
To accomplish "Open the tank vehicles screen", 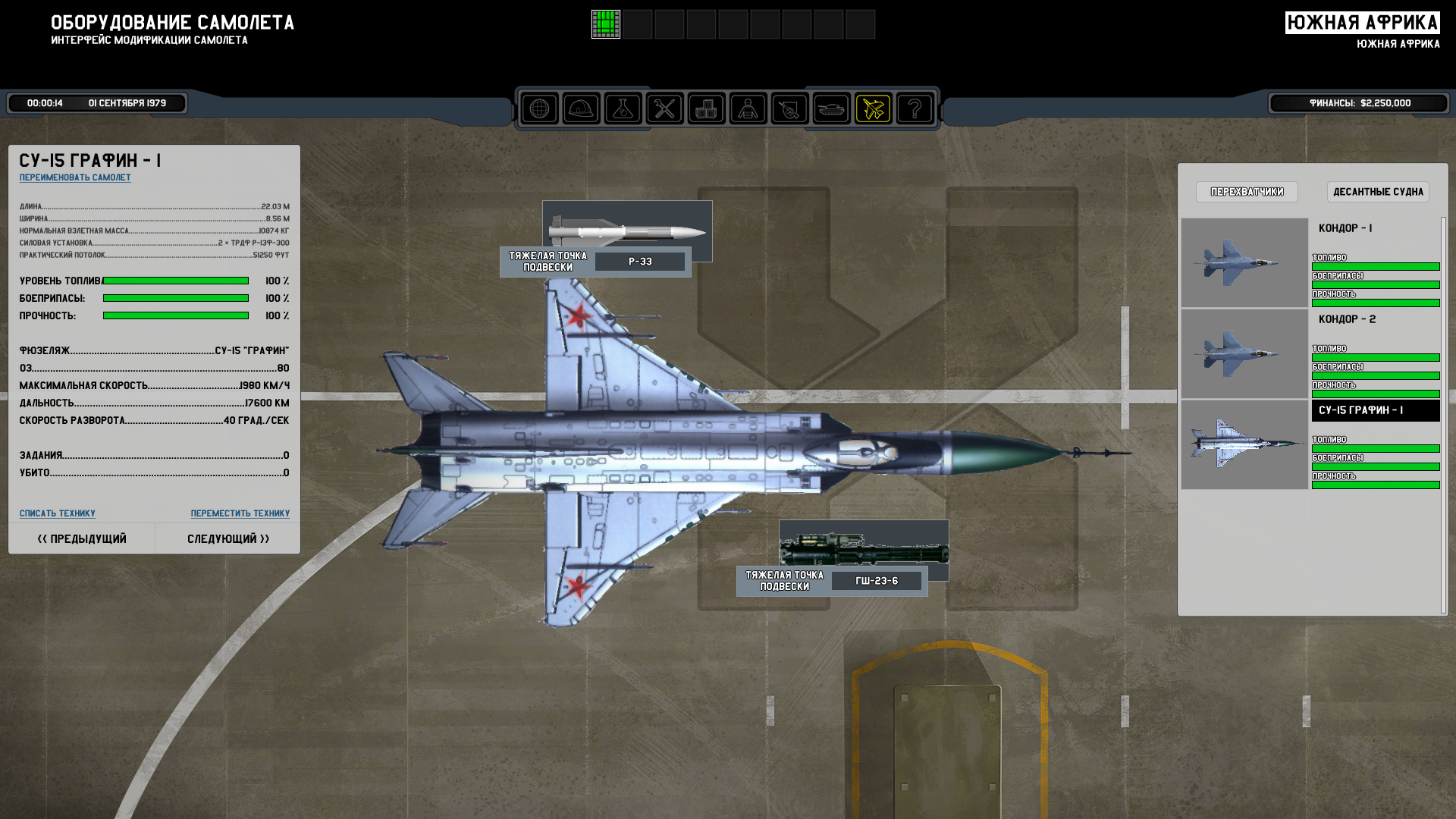I will (831, 109).
